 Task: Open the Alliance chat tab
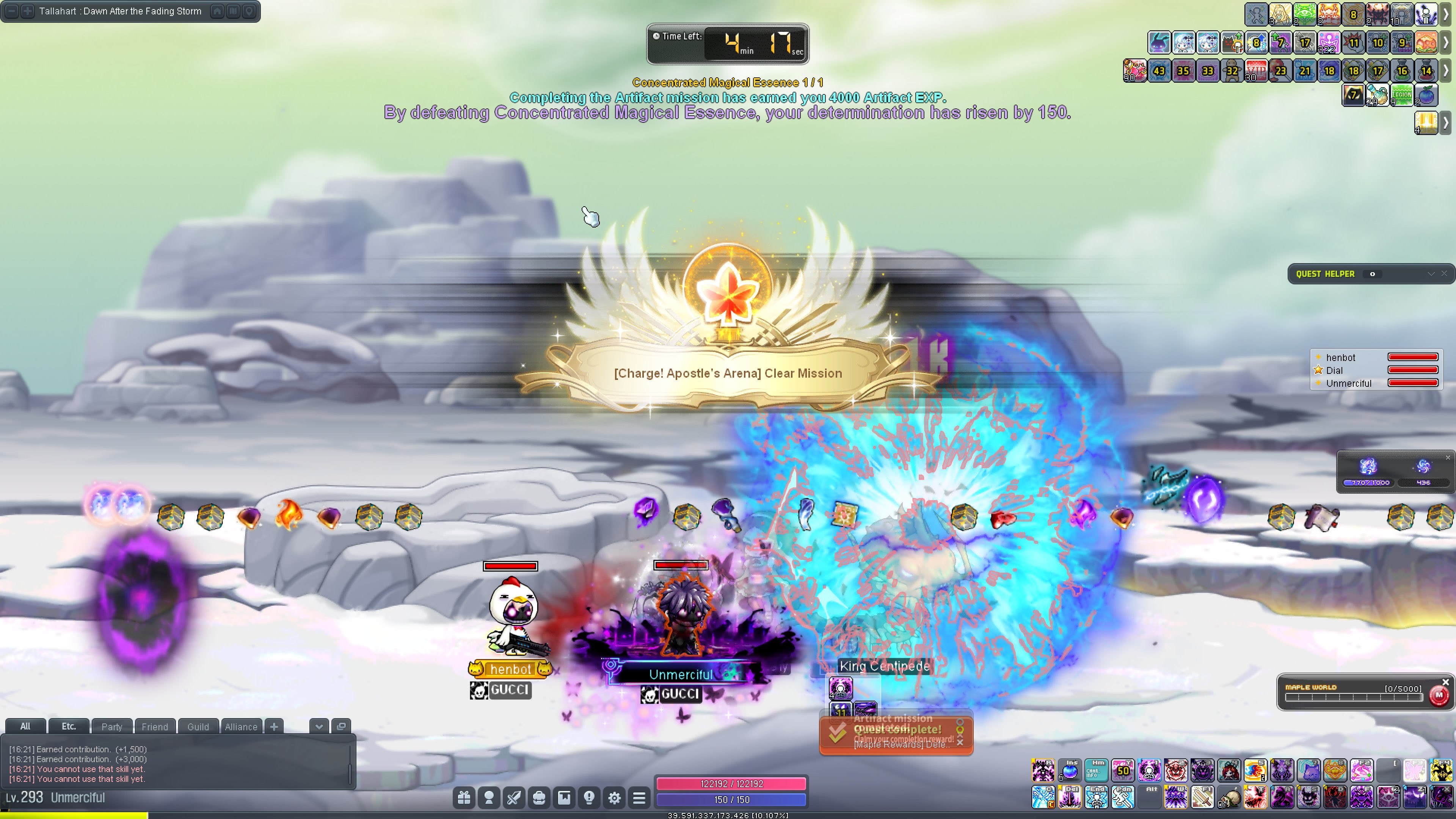pos(241,726)
